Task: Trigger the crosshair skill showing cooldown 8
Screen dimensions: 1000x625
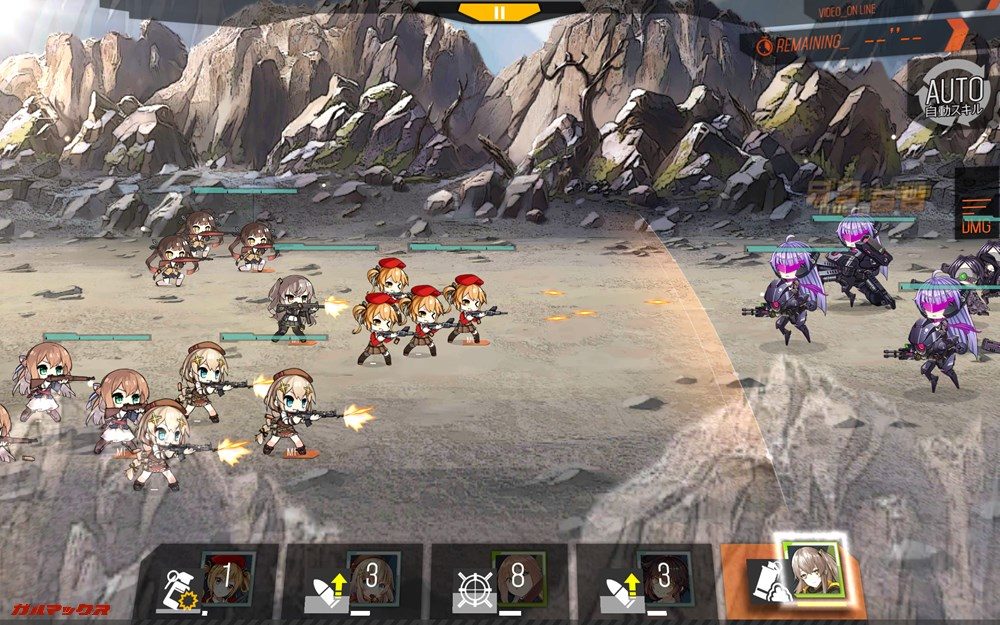Action: point(499,580)
